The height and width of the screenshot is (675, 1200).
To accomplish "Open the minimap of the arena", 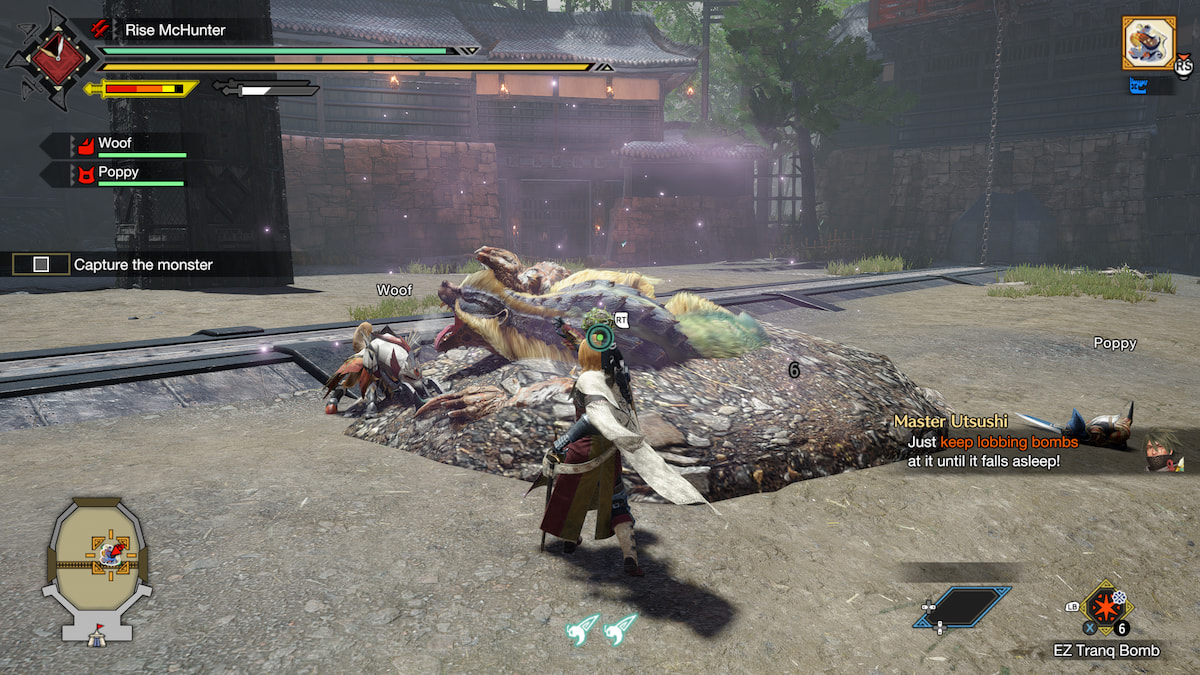I will [100, 562].
